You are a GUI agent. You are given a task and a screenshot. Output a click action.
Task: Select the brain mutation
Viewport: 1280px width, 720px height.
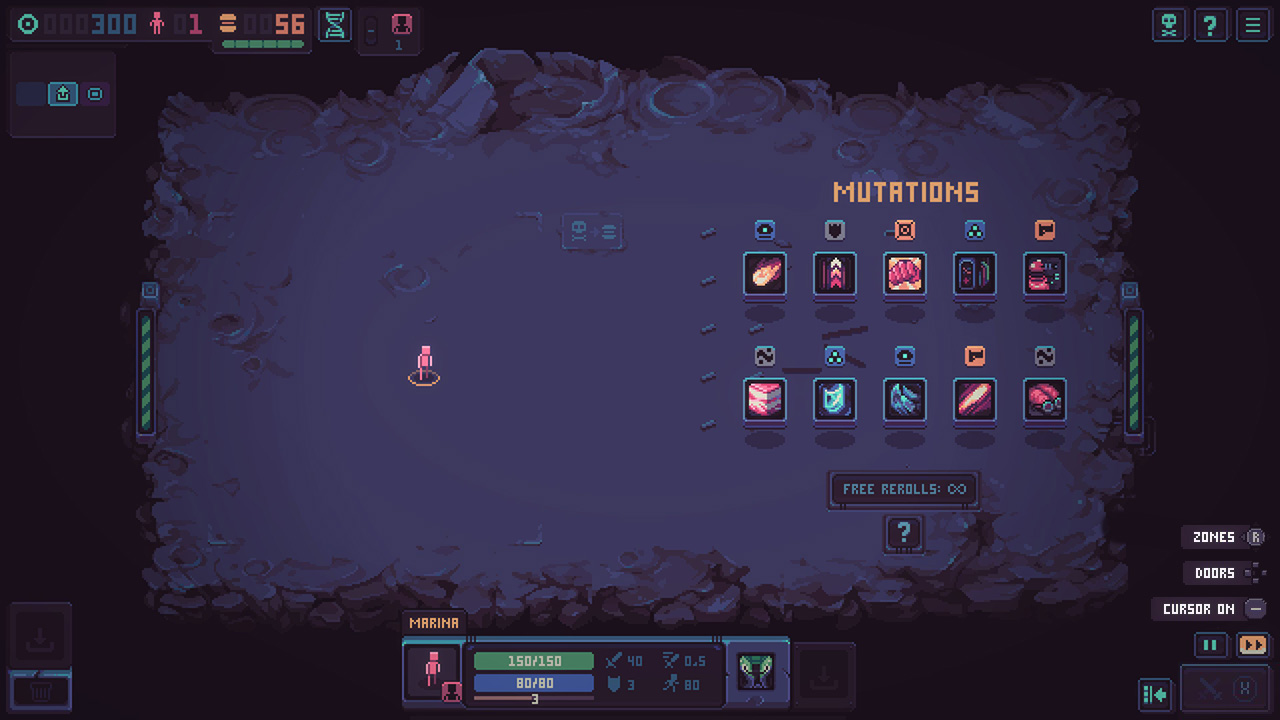[x=905, y=275]
